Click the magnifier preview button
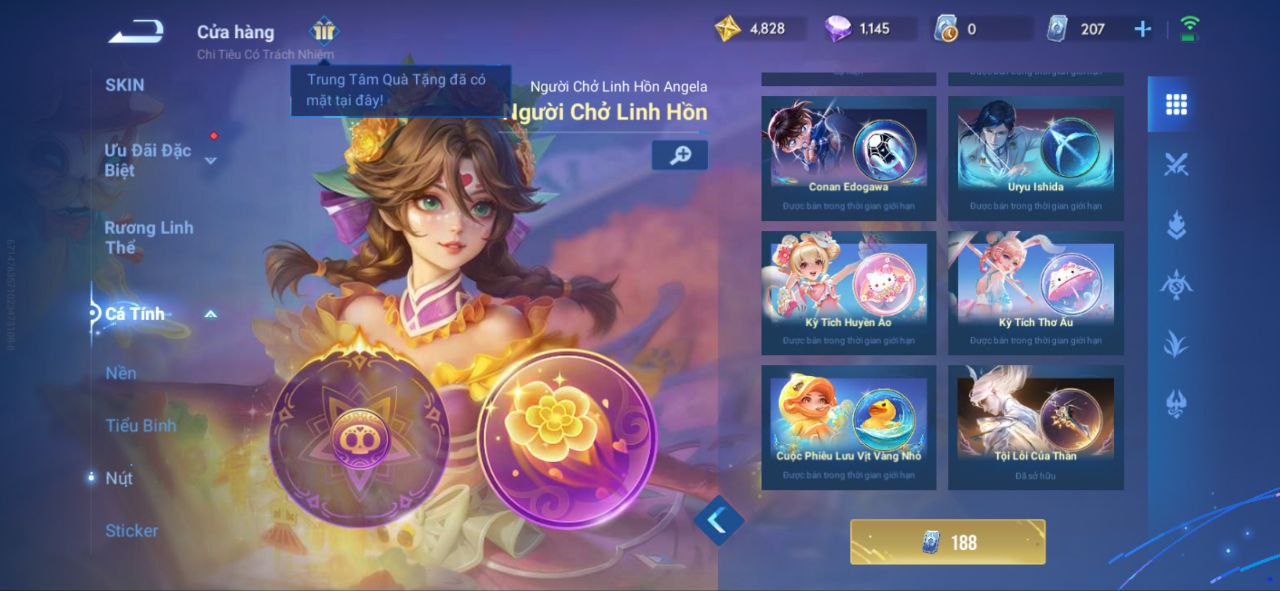This screenshot has height=591, width=1280. (x=680, y=155)
